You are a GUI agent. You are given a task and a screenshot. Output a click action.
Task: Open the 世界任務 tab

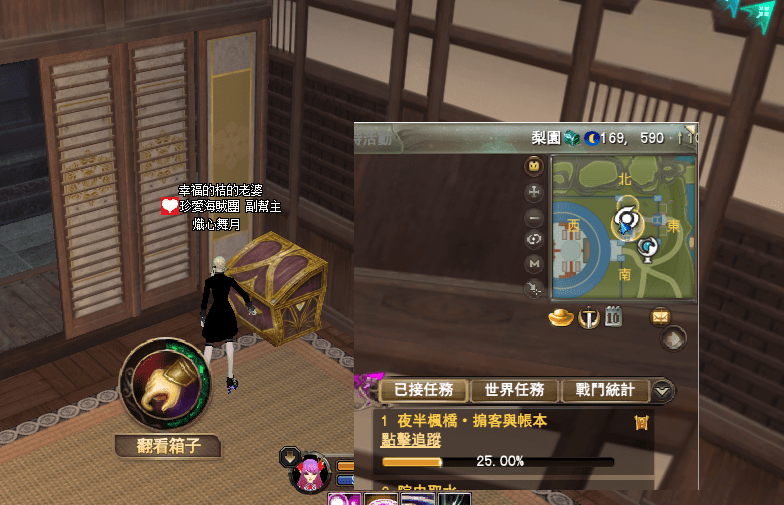click(514, 390)
